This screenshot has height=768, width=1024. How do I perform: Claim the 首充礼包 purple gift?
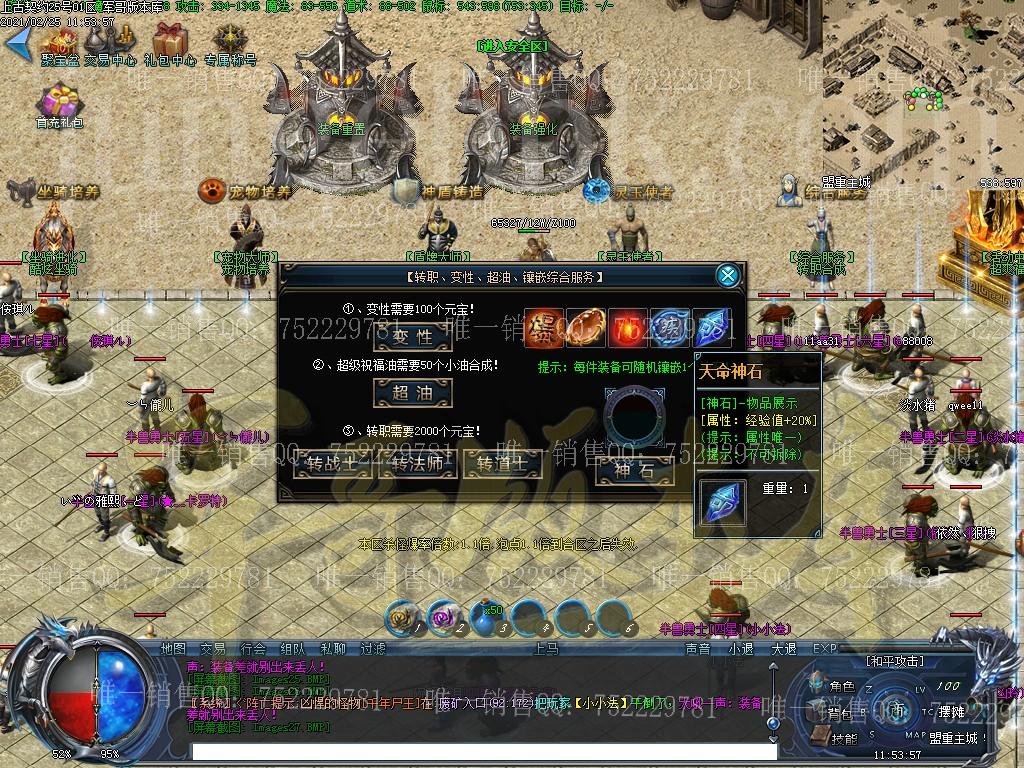(x=60, y=106)
